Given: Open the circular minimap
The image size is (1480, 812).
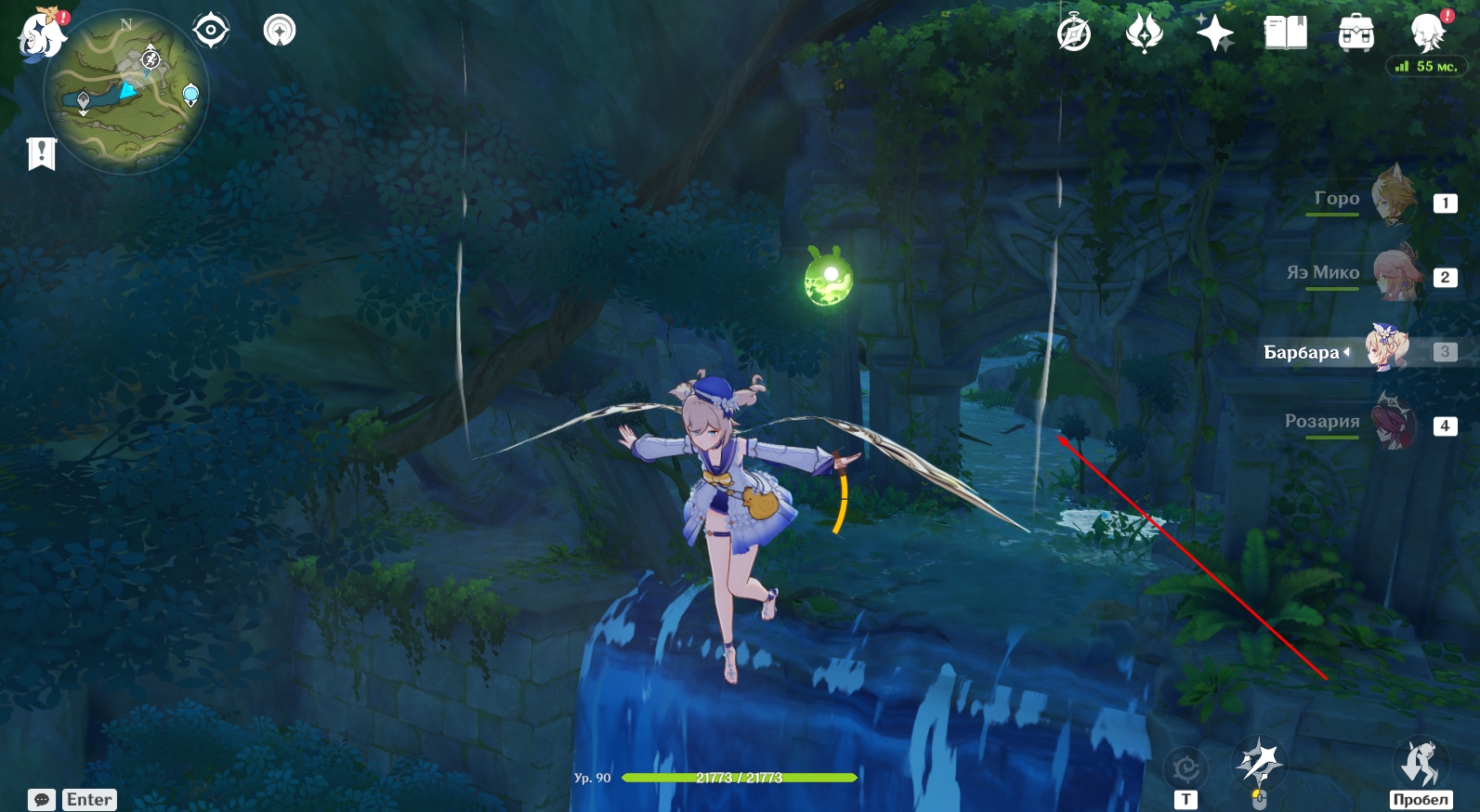Looking at the screenshot, I should 126,93.
